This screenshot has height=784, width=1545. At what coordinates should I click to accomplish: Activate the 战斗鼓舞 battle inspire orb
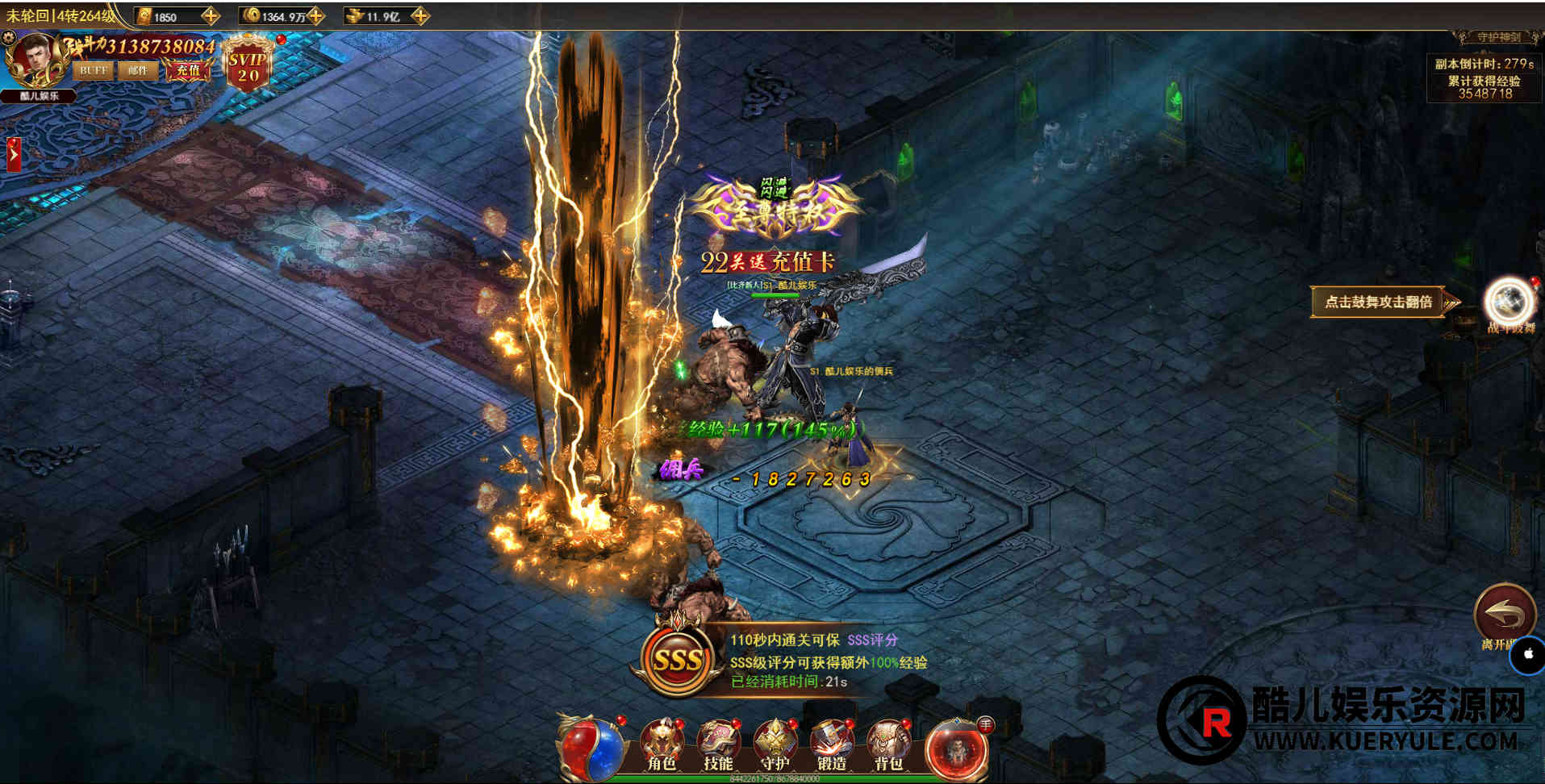coord(1510,302)
